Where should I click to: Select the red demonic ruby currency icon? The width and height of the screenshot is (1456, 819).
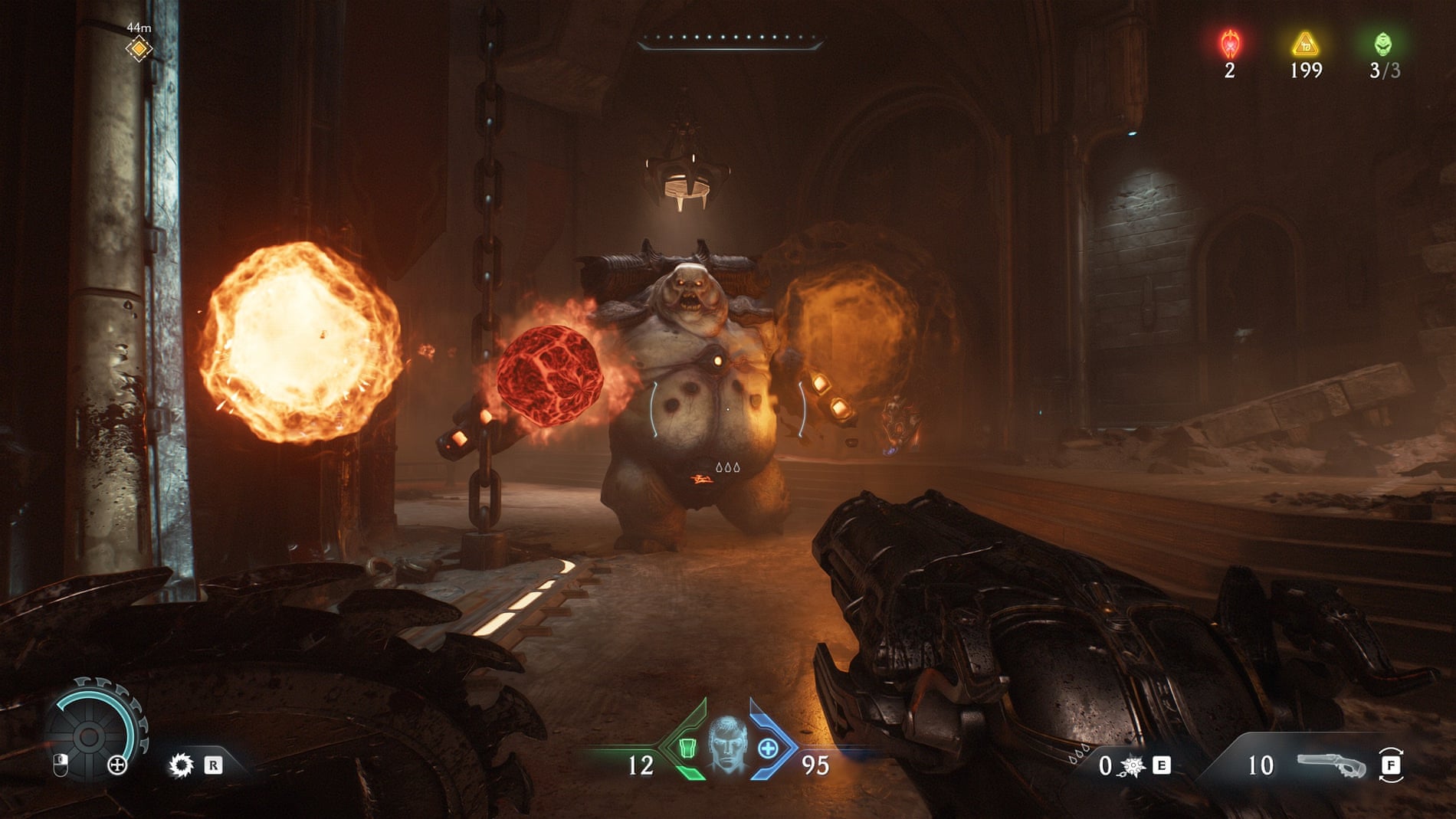point(1230,44)
